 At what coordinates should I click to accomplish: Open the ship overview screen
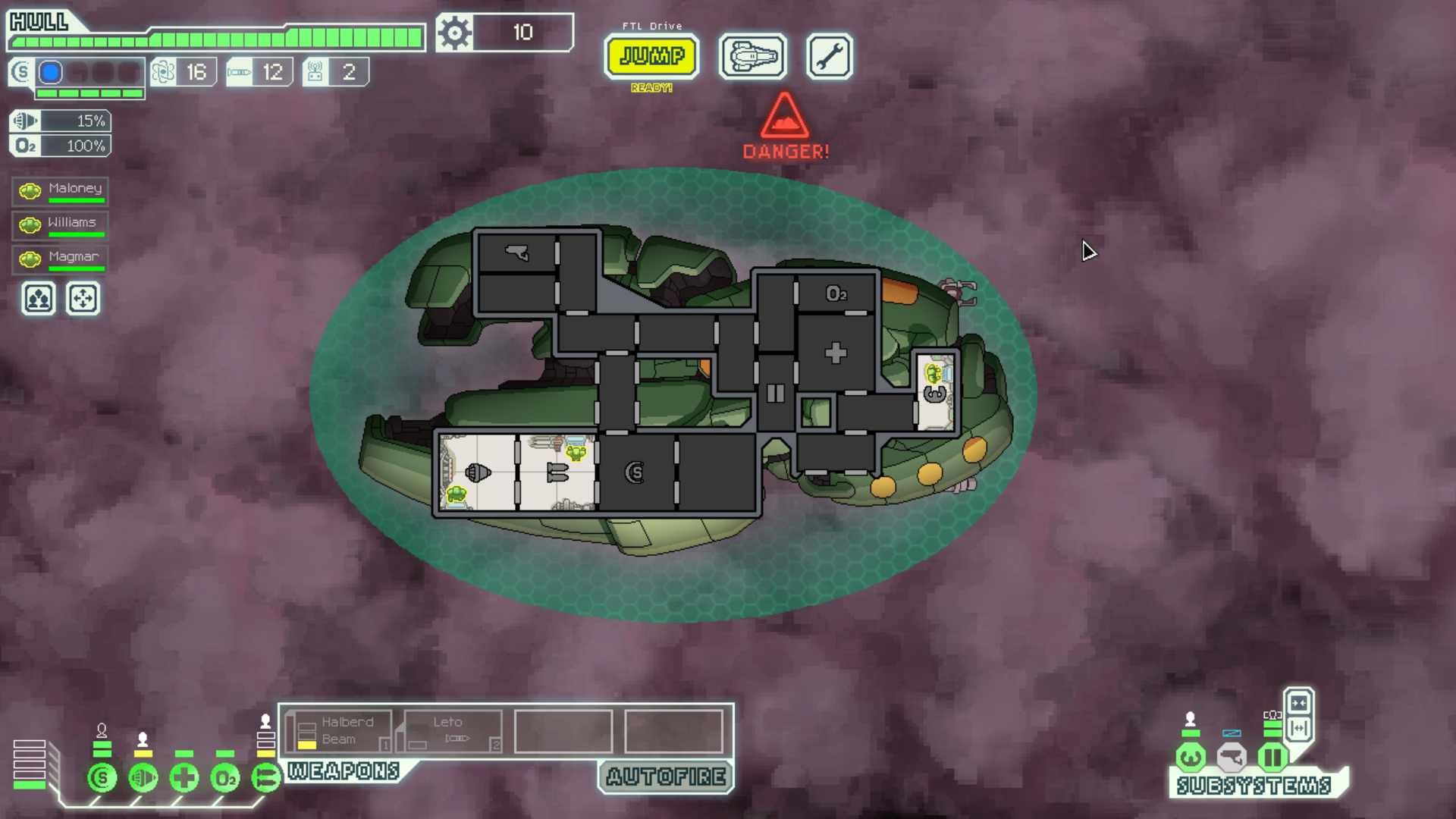pos(752,56)
